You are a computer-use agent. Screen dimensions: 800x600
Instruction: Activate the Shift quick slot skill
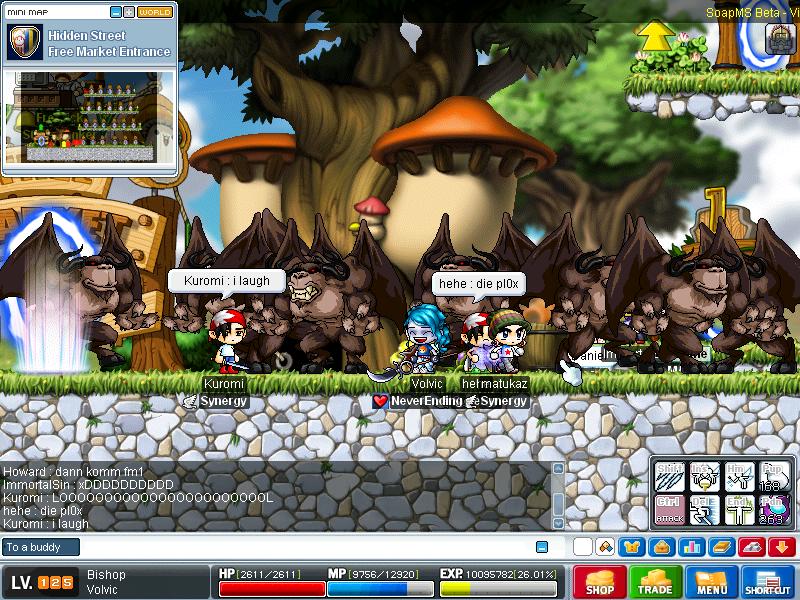pos(669,475)
